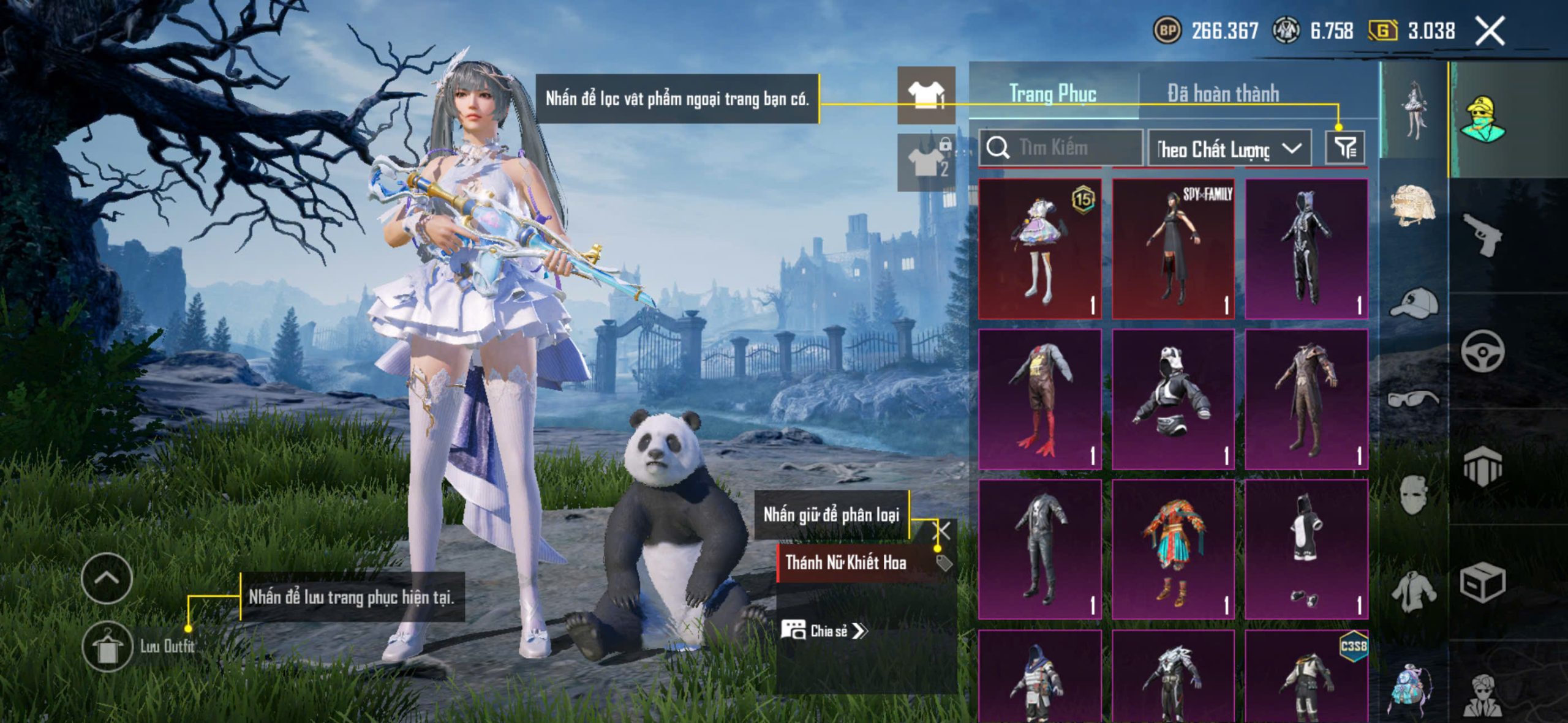Screen dimensions: 1568x723
Task: Switch to the Trang Phục tab
Action: click(1052, 94)
